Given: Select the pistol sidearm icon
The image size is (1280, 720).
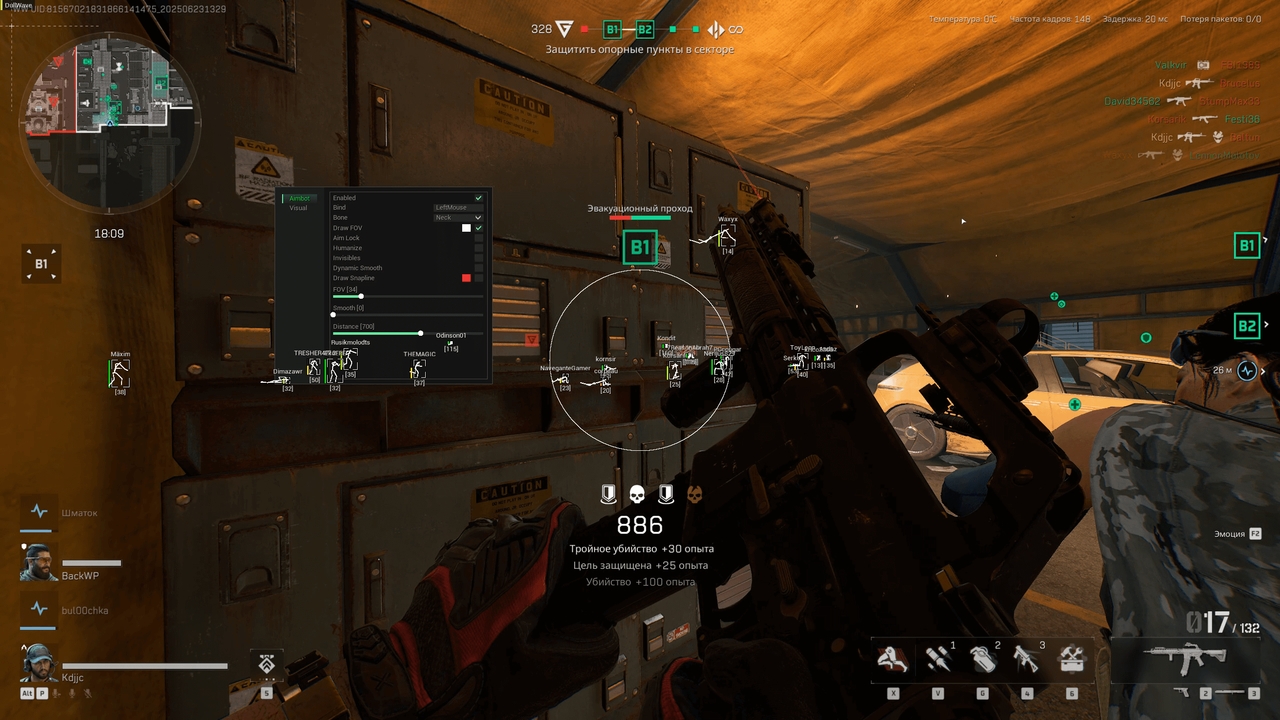Looking at the screenshot, I should 1183,692.
